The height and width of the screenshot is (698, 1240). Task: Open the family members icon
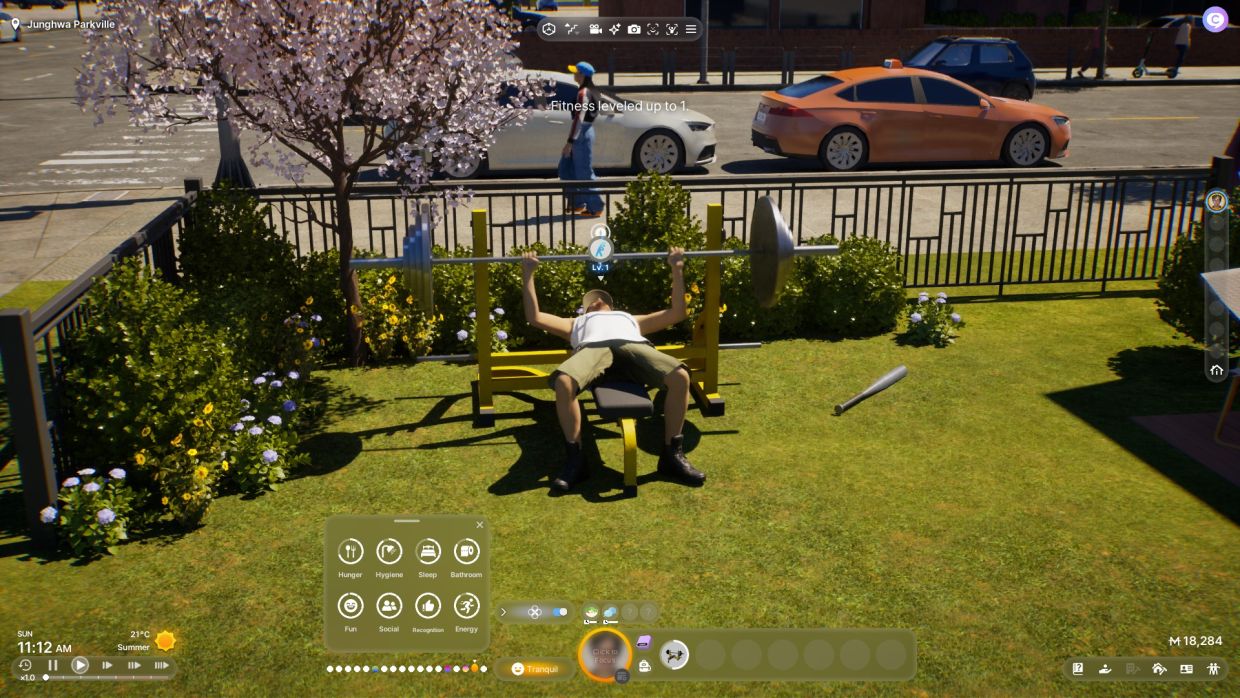tap(1213, 669)
